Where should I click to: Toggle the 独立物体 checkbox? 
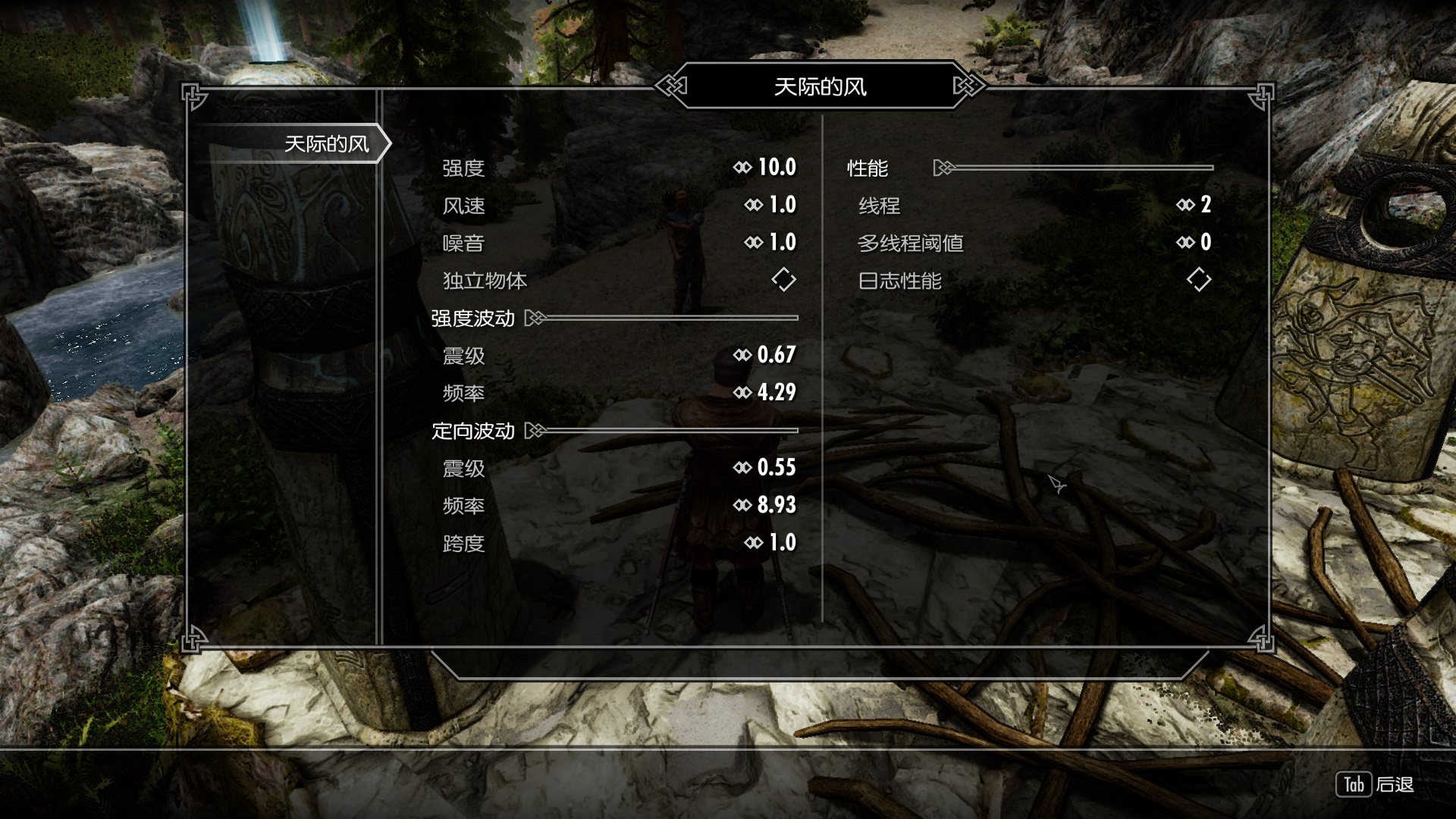pyautogui.click(x=783, y=280)
